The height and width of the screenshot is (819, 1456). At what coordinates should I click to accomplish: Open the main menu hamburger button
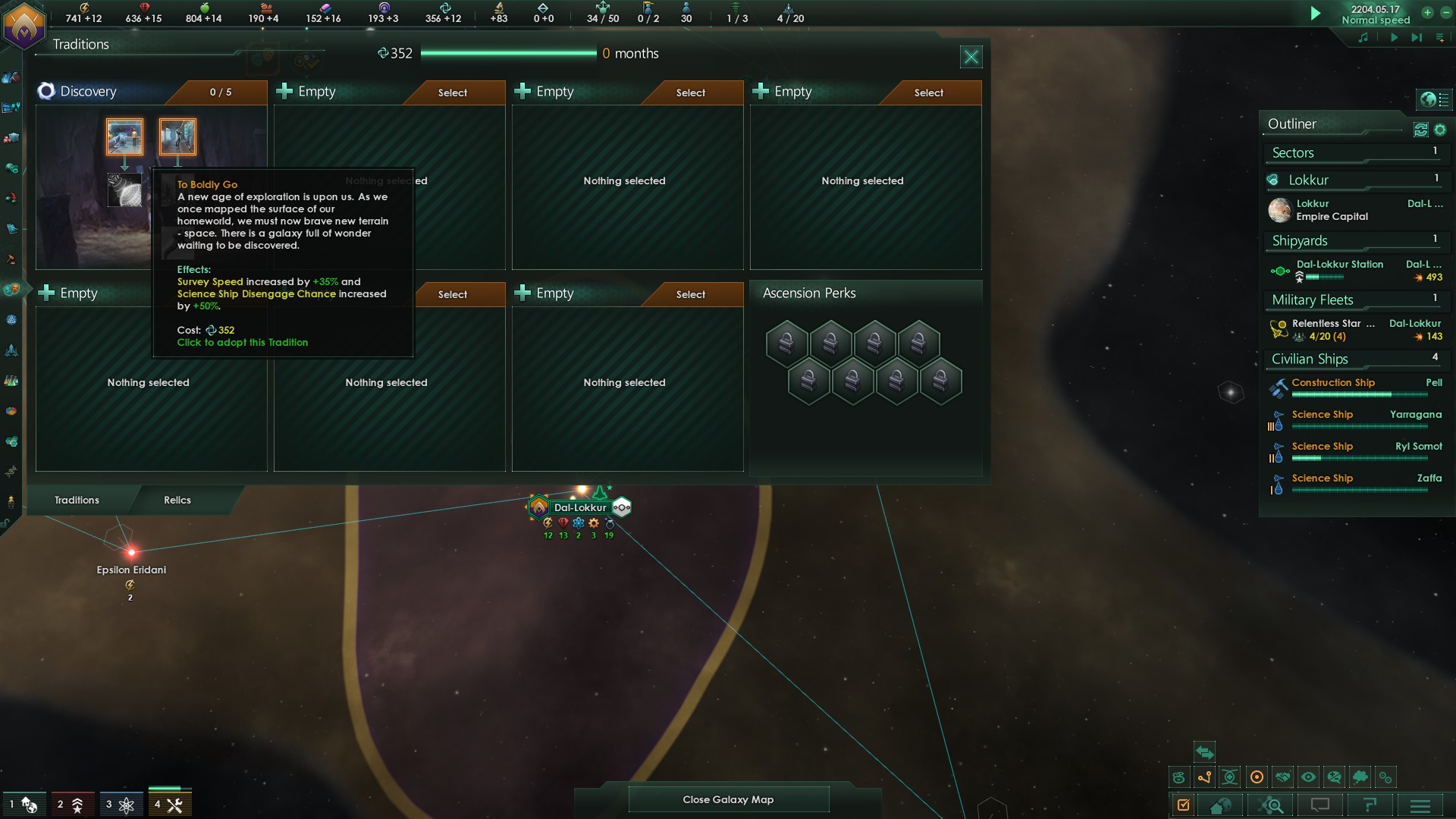click(x=1420, y=805)
